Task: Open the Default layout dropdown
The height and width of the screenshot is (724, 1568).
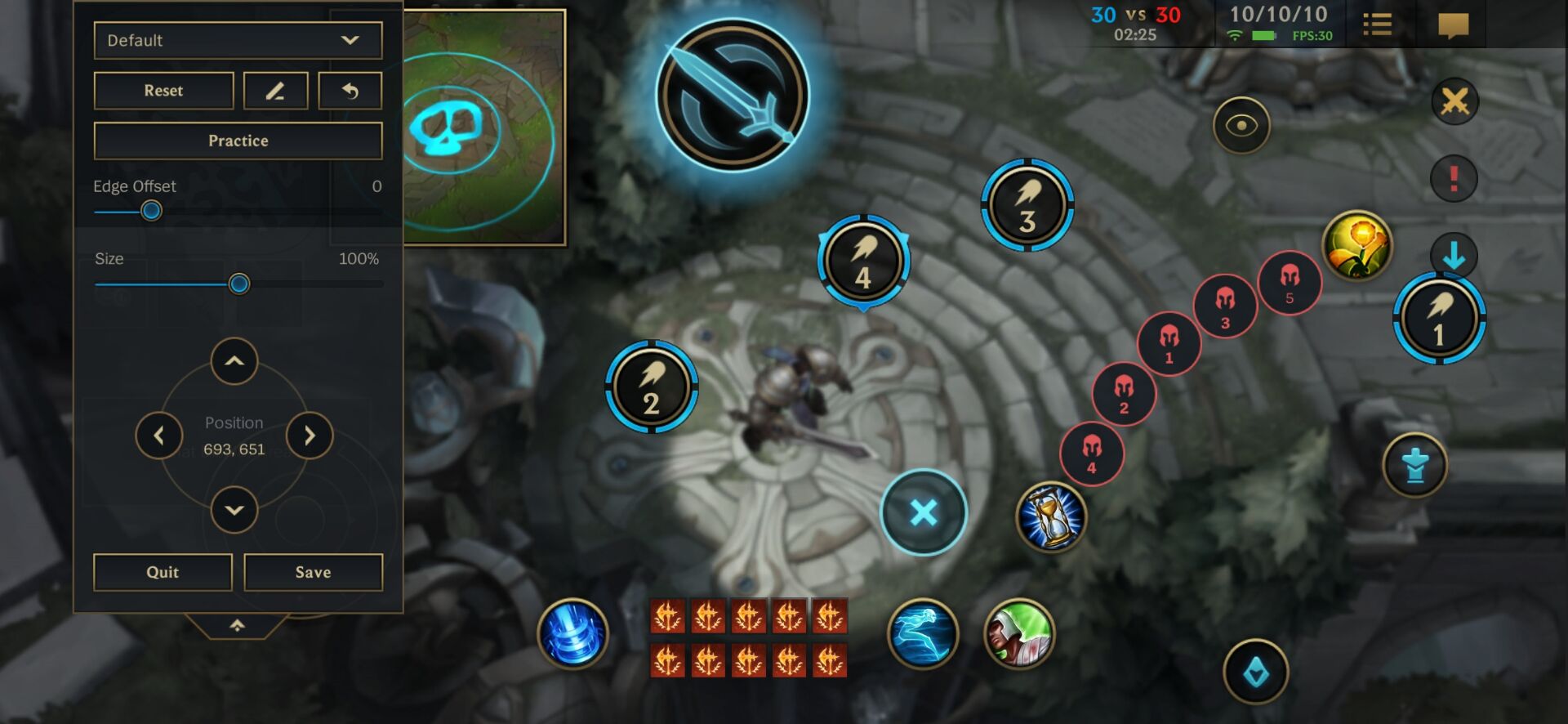Action: pyautogui.click(x=238, y=40)
